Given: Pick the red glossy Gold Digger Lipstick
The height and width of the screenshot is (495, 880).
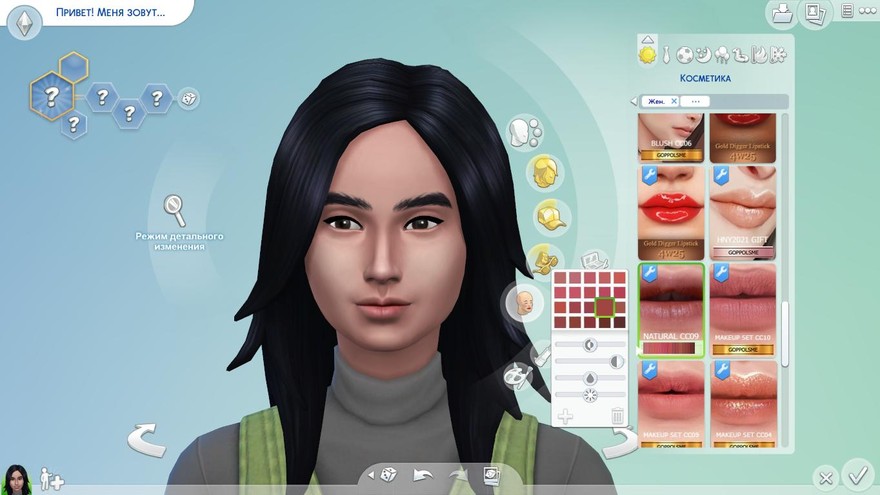Looking at the screenshot, I should 672,210.
